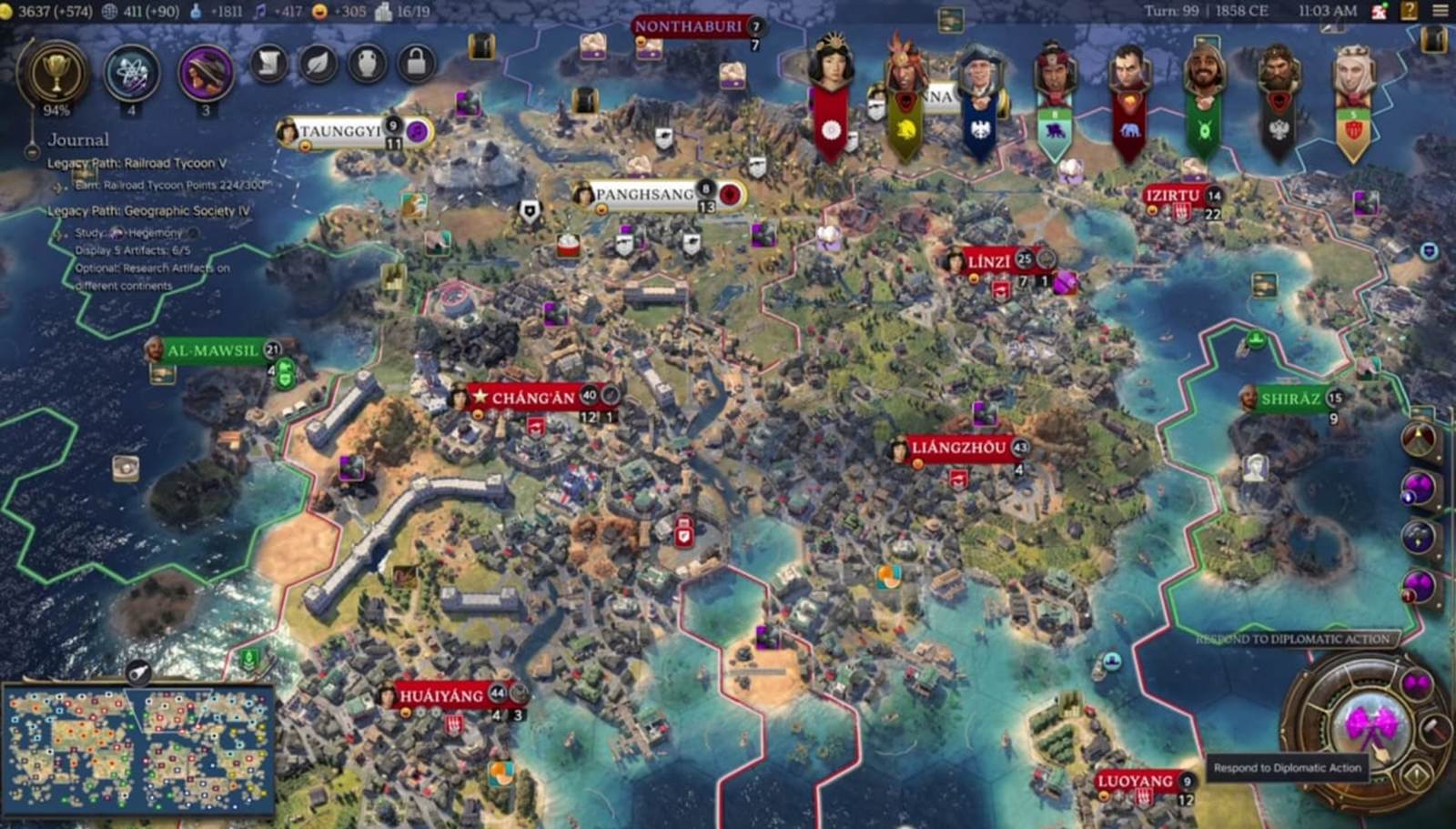This screenshot has width=1456, height=829.
Task: Click the 2K launcher icon
Action: coord(1380,11)
